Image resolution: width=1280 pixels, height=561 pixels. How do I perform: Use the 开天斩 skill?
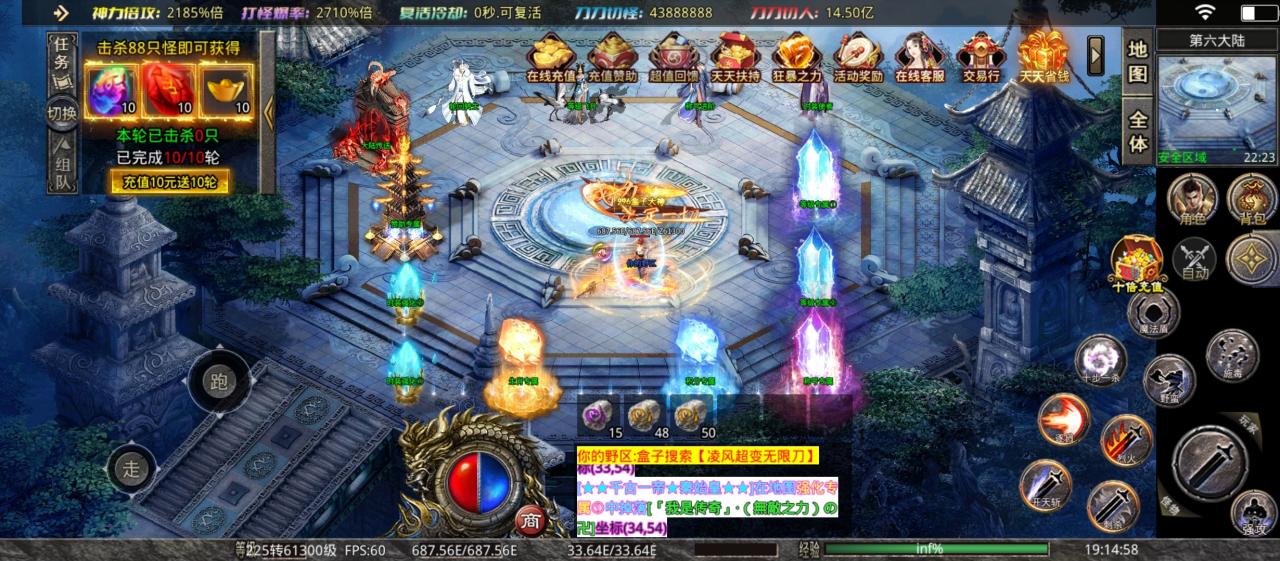(1045, 483)
